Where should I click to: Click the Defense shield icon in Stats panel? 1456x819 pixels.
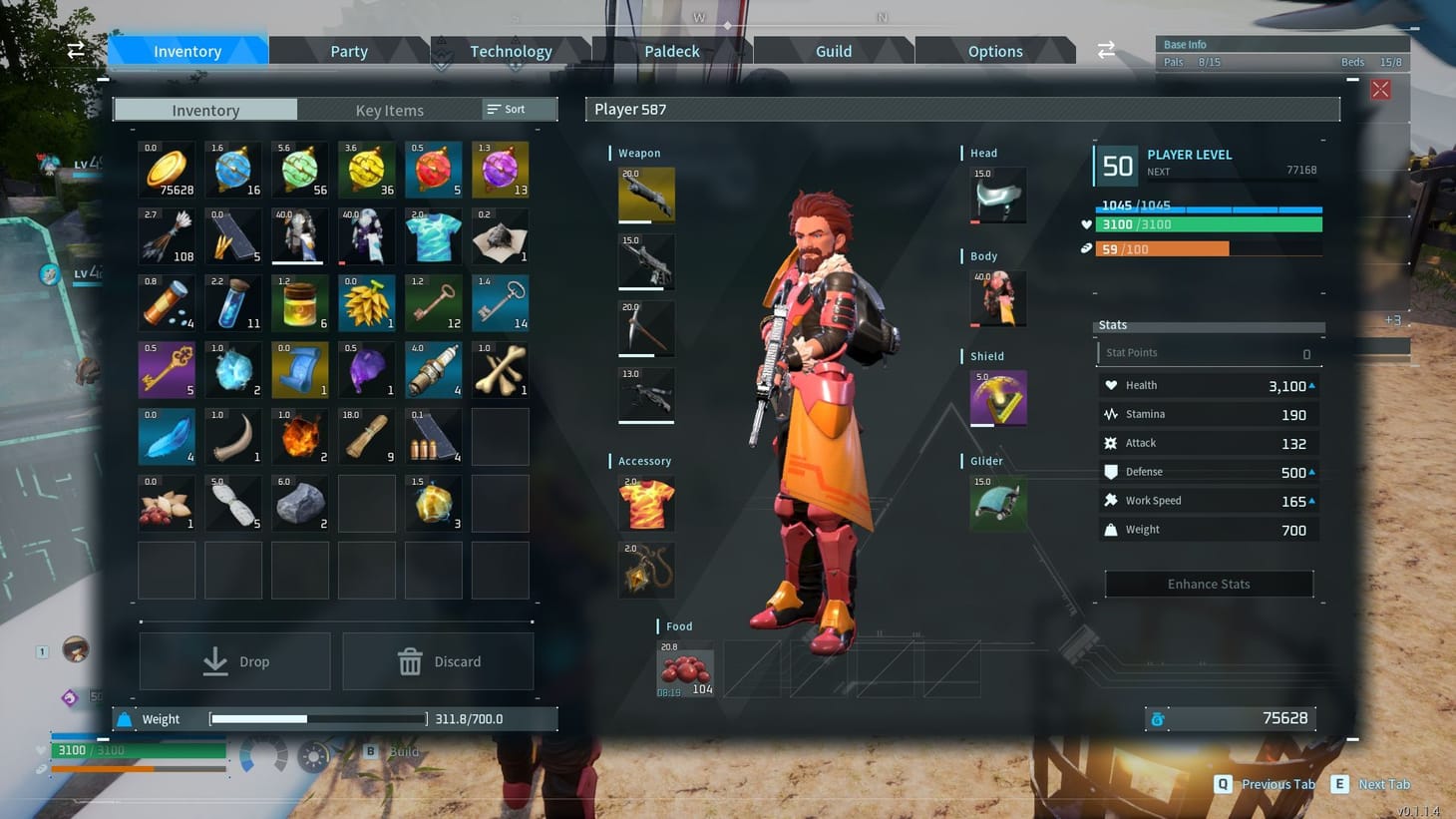click(x=1113, y=471)
